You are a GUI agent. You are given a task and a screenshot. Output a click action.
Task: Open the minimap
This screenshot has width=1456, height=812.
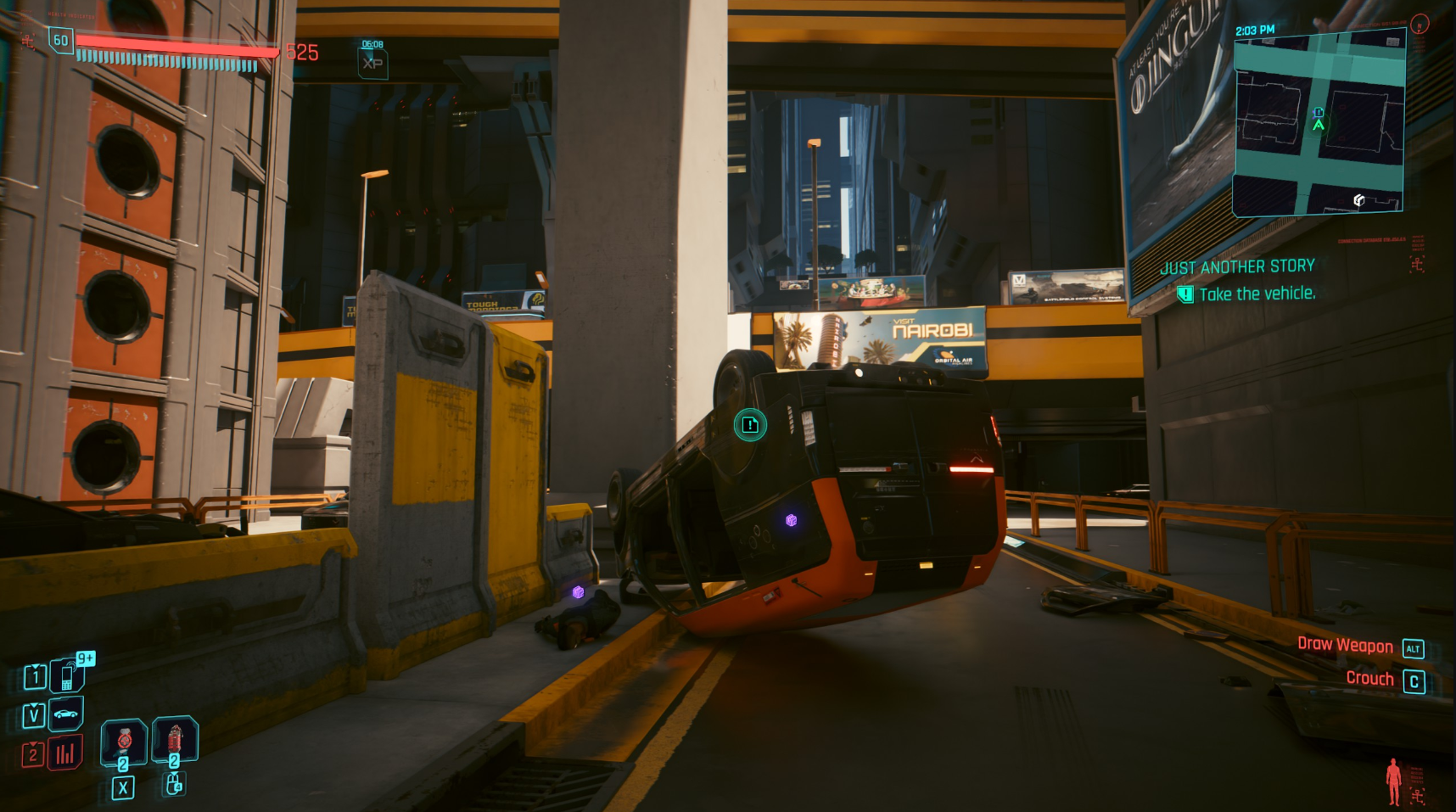tap(1318, 123)
